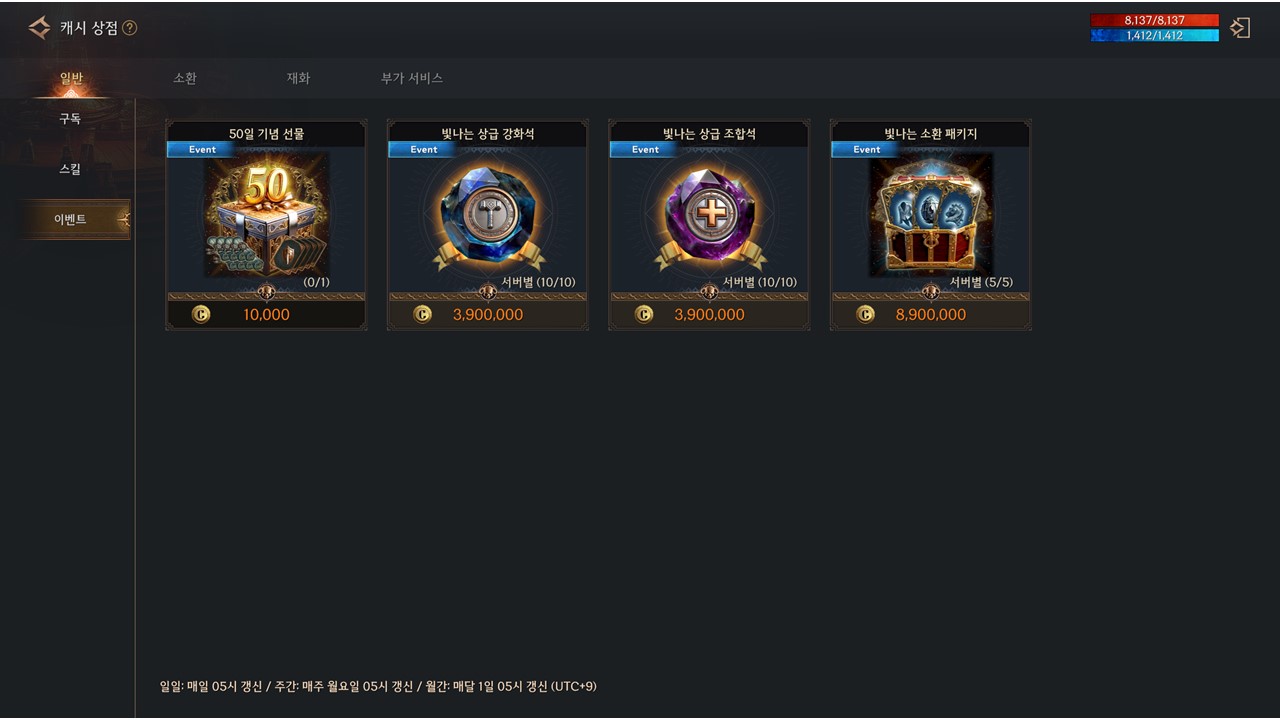Open the 소환 tab
1280x720 pixels.
185,78
